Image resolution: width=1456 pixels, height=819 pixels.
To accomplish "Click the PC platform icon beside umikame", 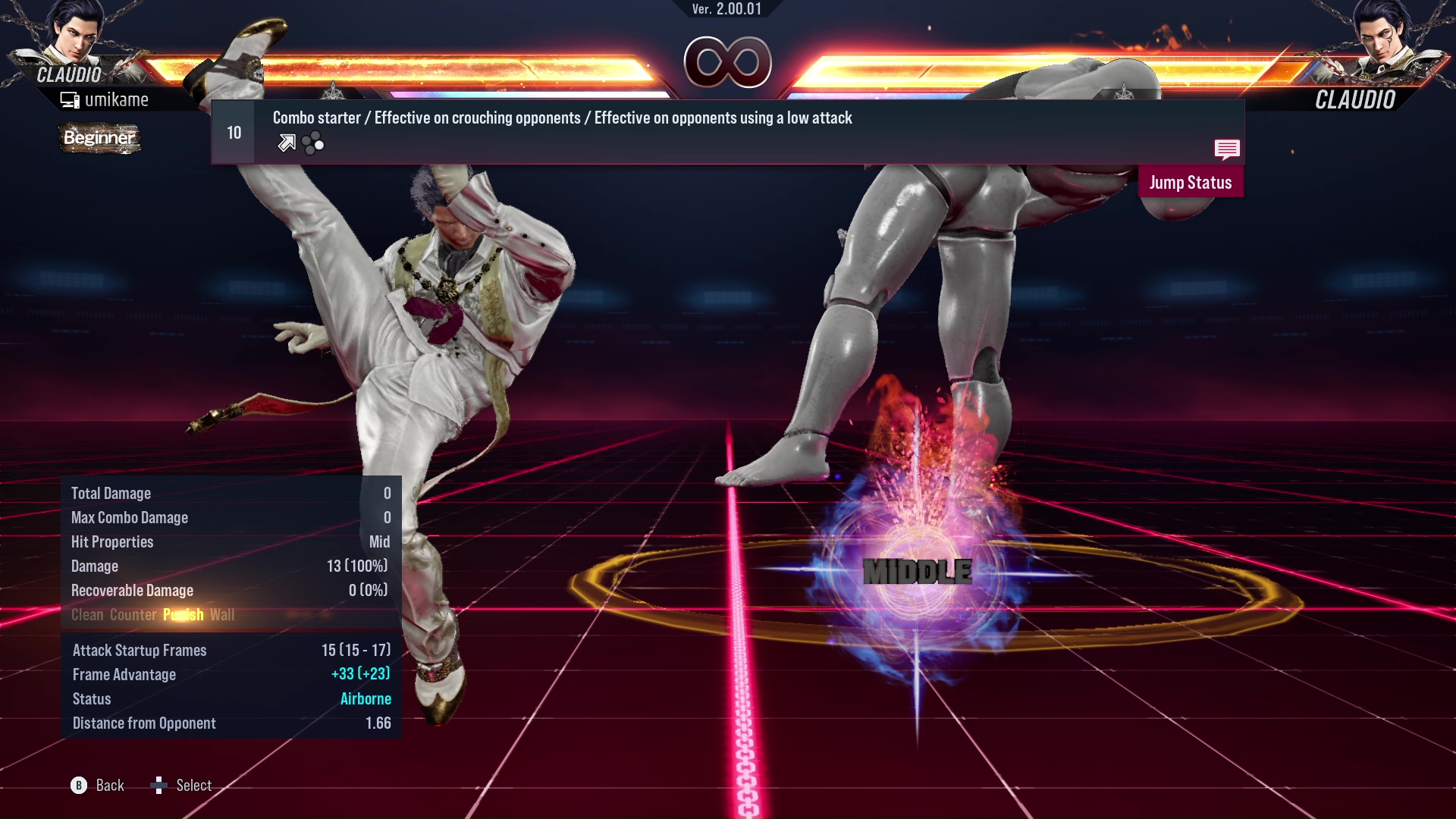I will tap(71, 99).
